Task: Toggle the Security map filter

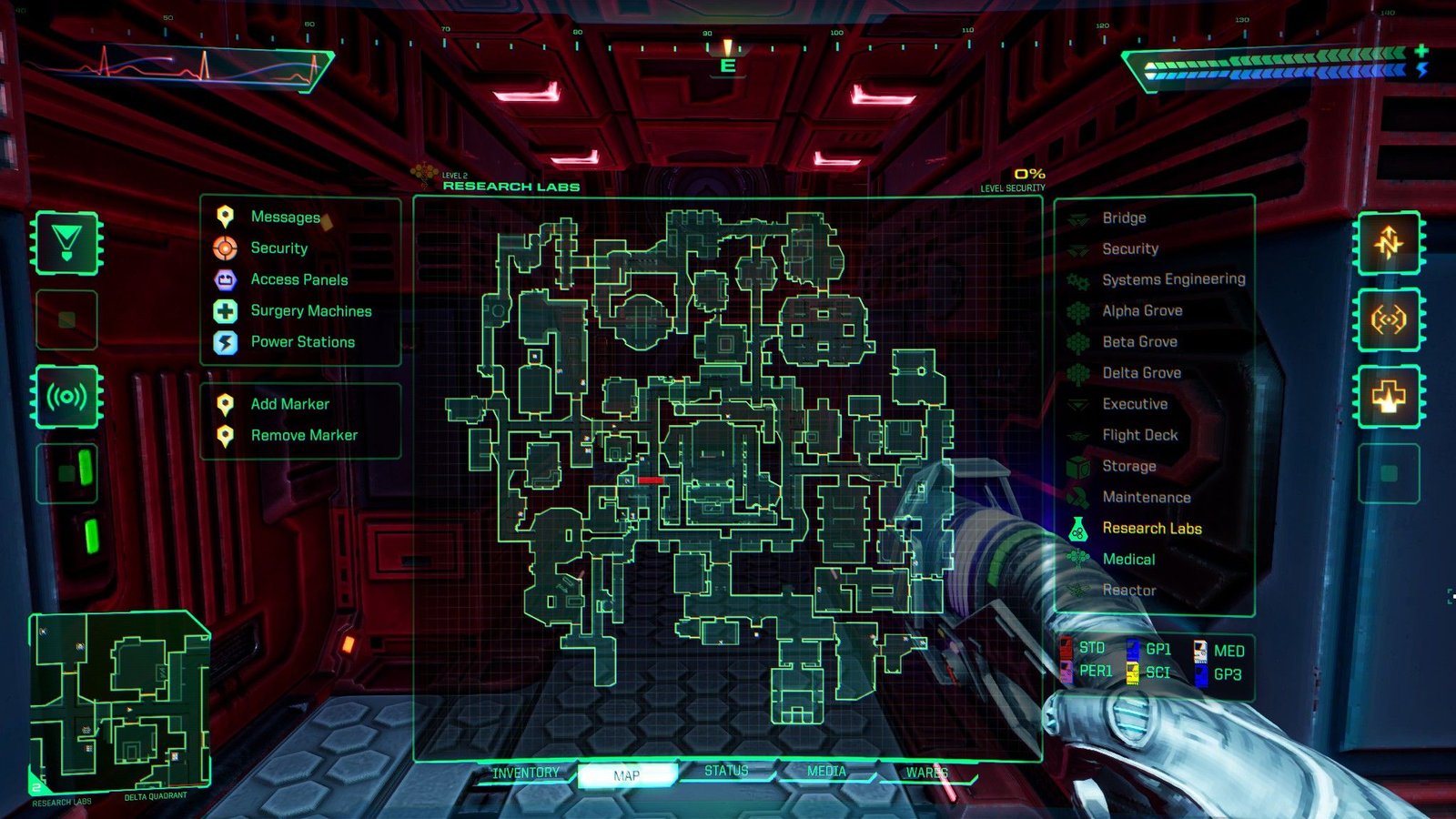Action: (x=278, y=248)
